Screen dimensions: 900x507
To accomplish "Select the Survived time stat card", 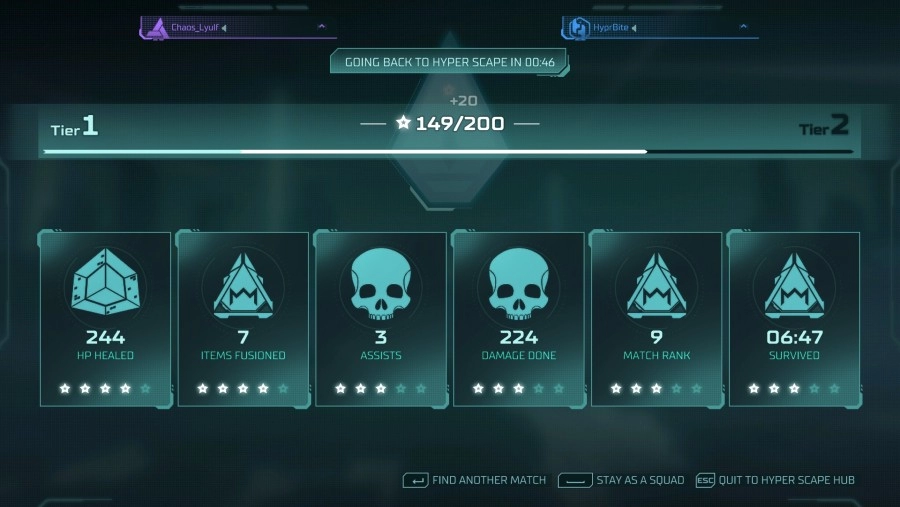I will click(794, 318).
